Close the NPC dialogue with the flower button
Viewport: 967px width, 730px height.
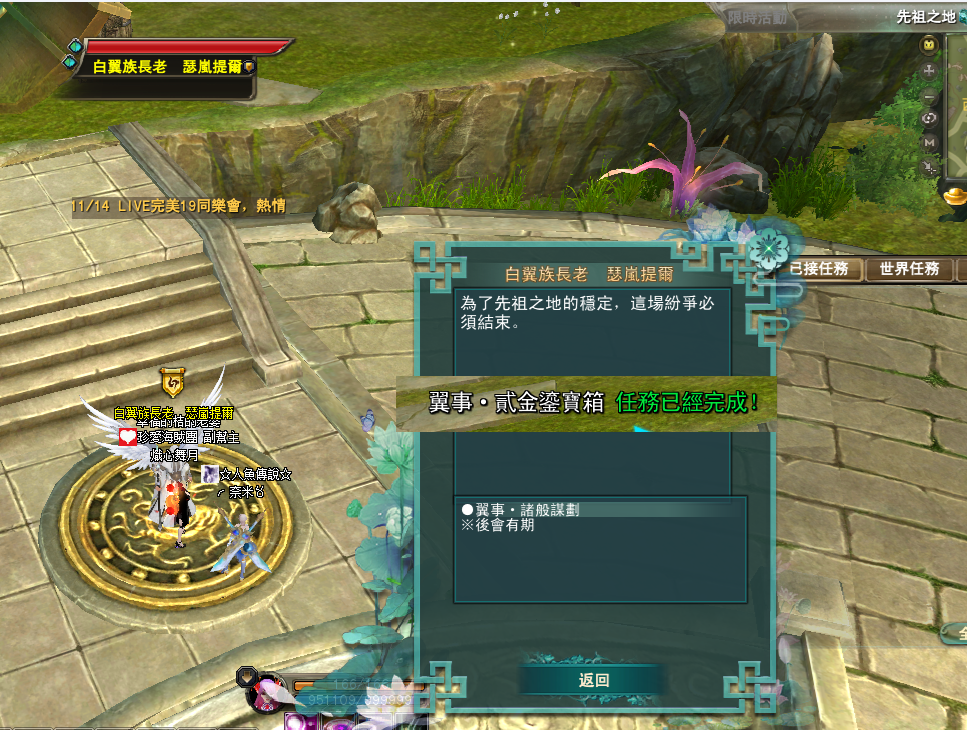[768, 245]
